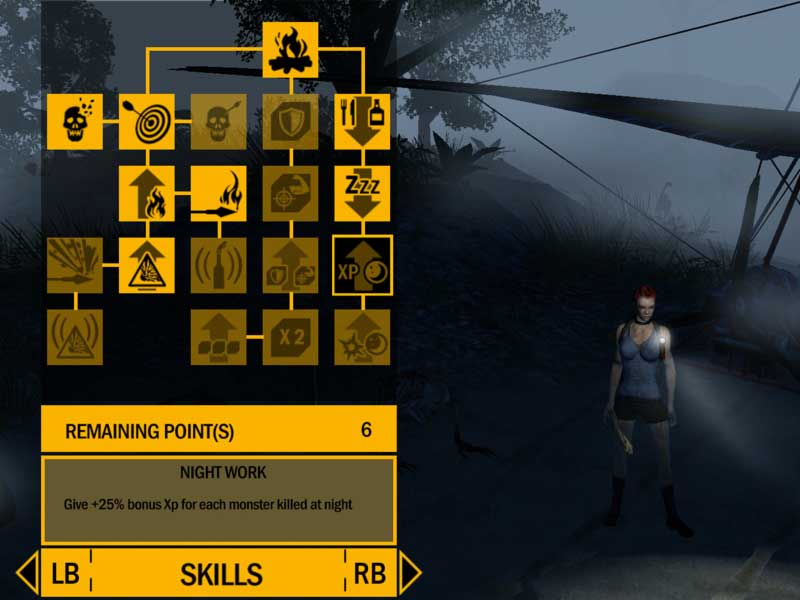
Task: Select the dimmed stacked blocks upgrade skill
Action: pyautogui.click(x=219, y=337)
